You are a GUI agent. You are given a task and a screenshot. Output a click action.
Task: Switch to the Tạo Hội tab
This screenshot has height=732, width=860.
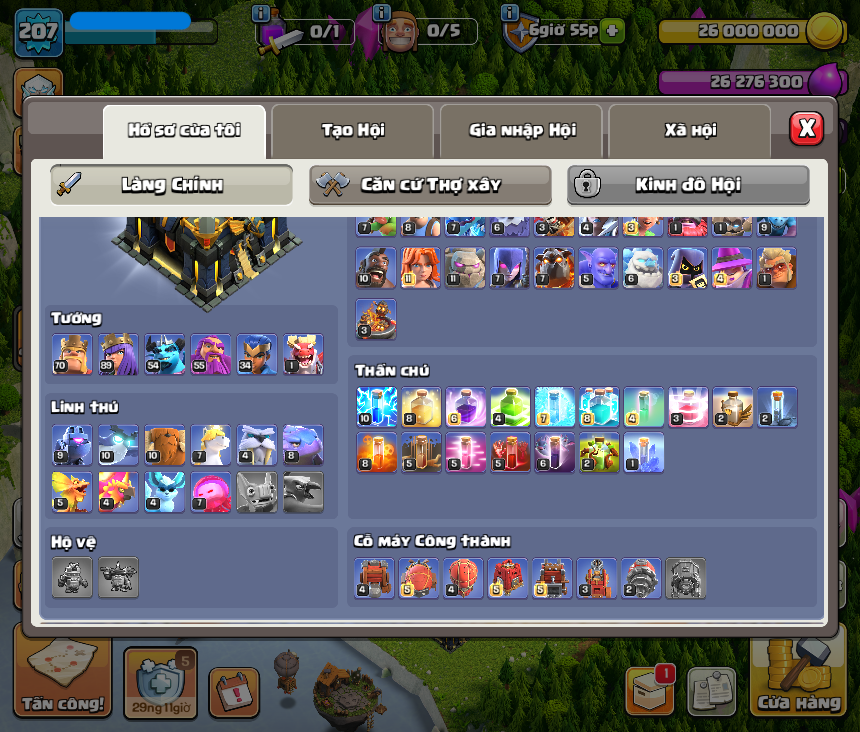click(x=352, y=130)
